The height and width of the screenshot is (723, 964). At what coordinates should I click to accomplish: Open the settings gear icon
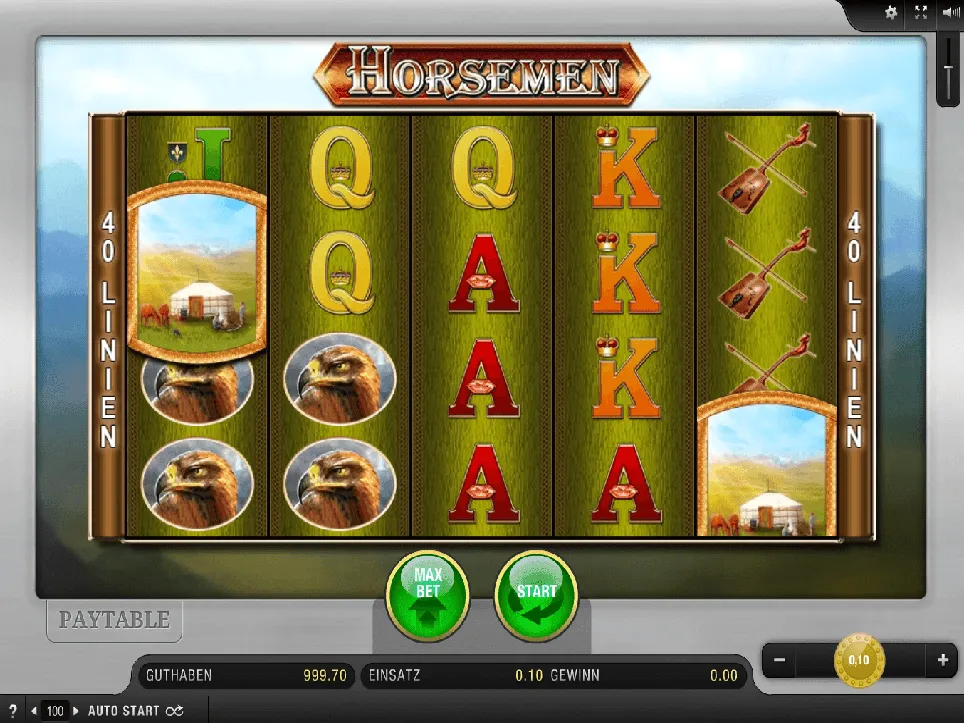click(x=891, y=13)
